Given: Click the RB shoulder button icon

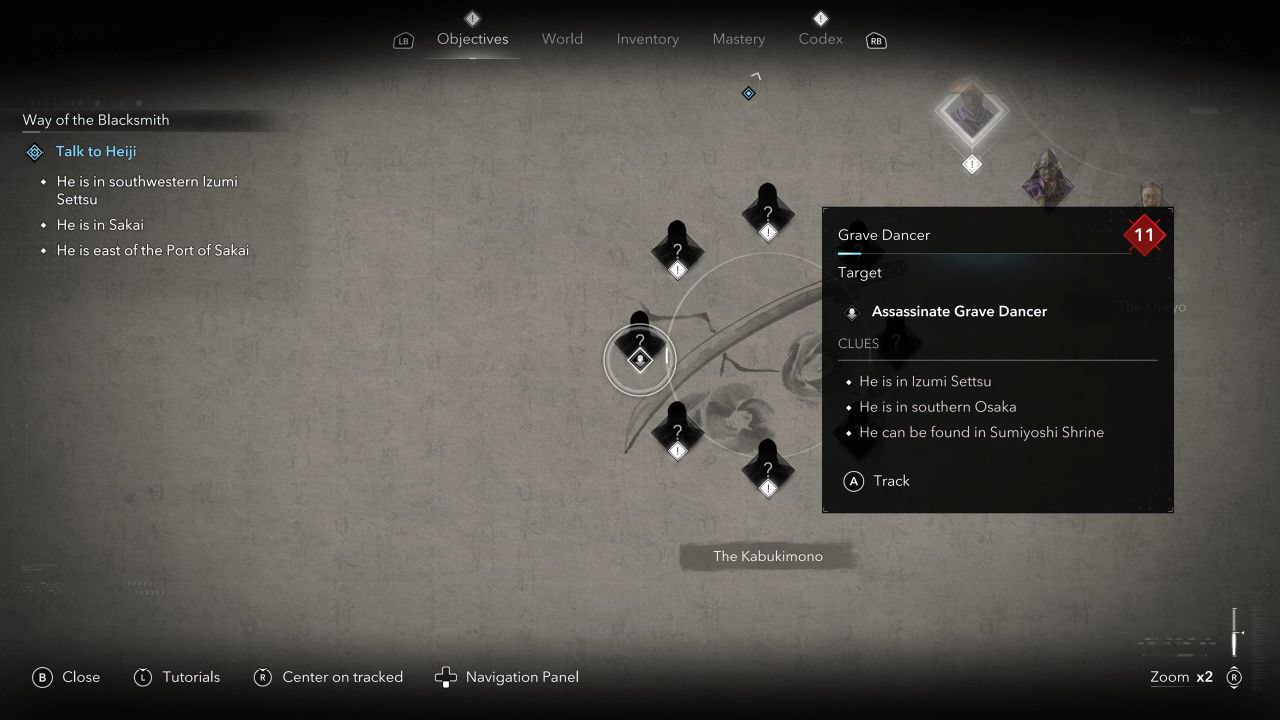Looking at the screenshot, I should click(876, 41).
